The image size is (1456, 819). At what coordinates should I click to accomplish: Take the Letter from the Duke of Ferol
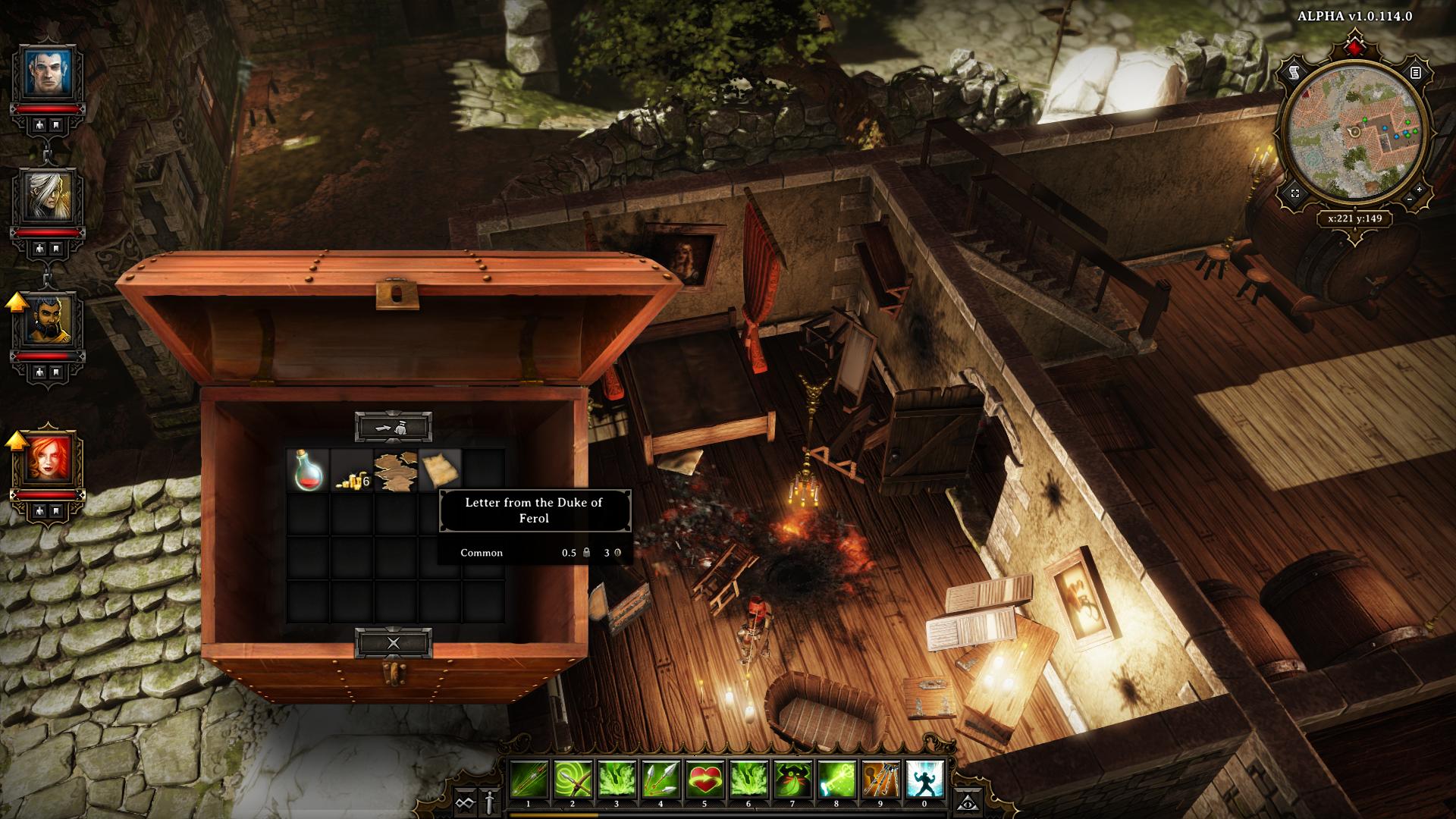pos(440,471)
